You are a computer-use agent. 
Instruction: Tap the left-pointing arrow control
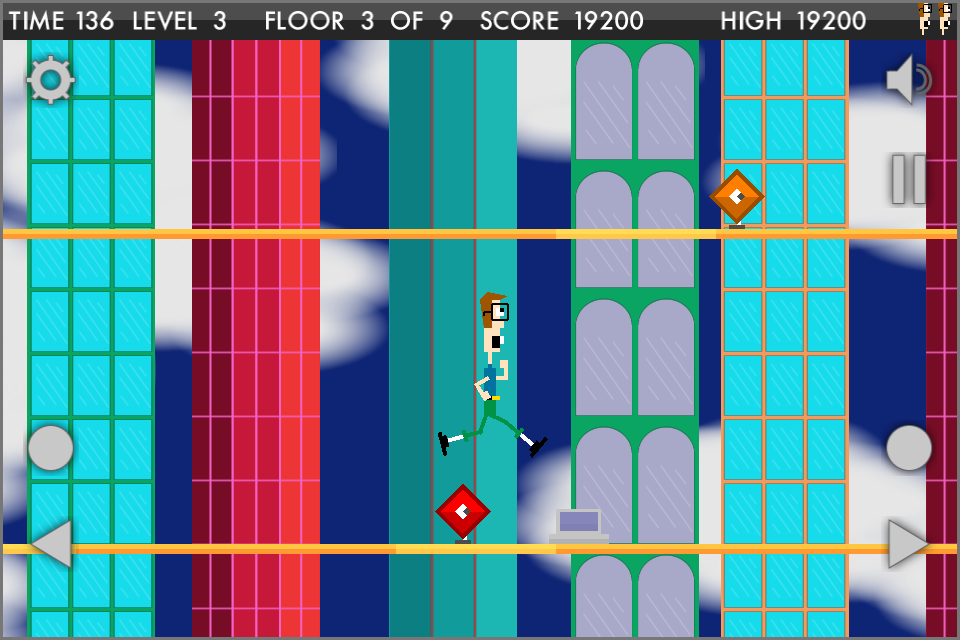tap(51, 543)
